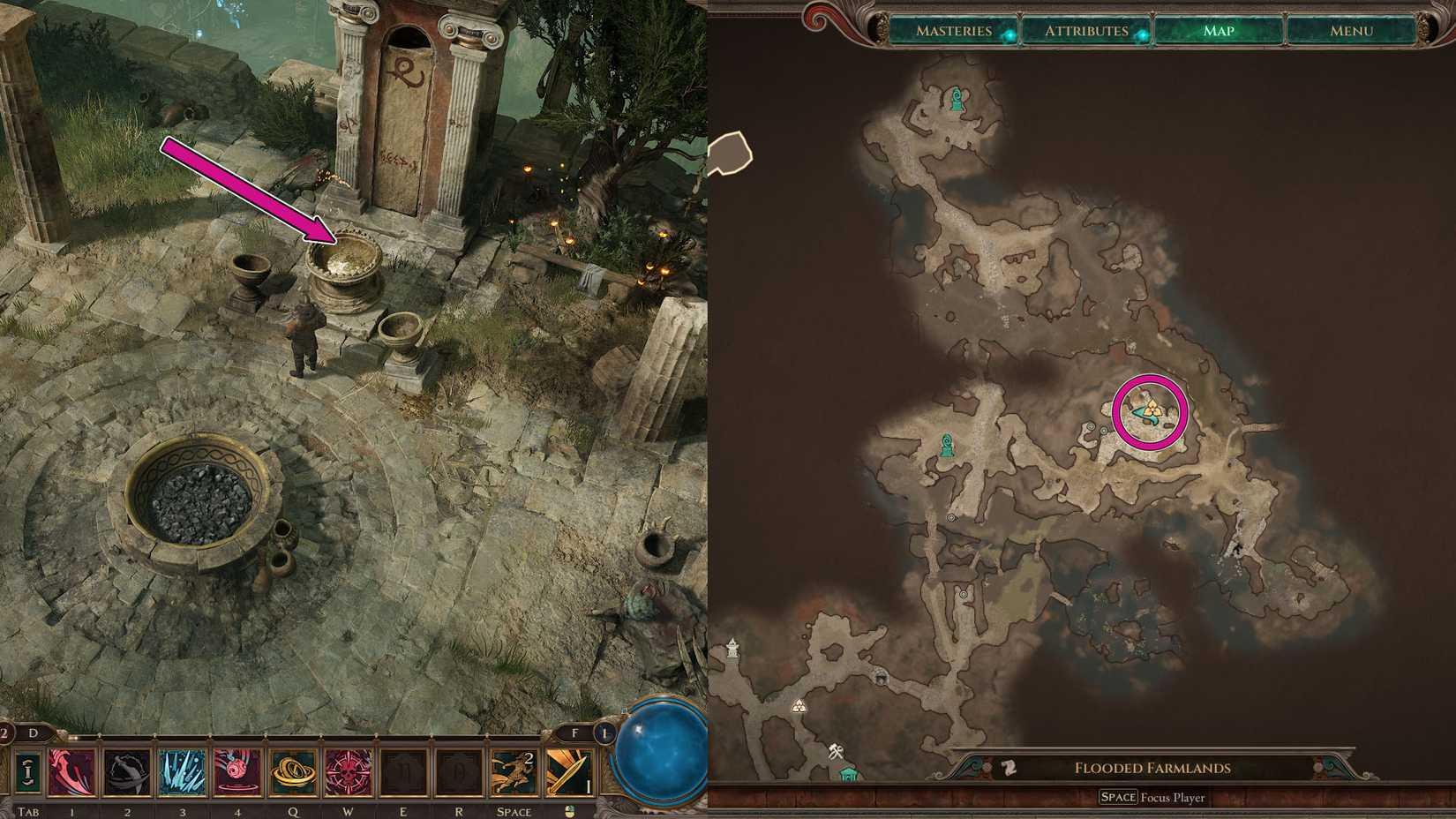This screenshot has width=1456, height=819.
Task: Click the hammers marker on the map
Action: pyautogui.click(x=836, y=753)
